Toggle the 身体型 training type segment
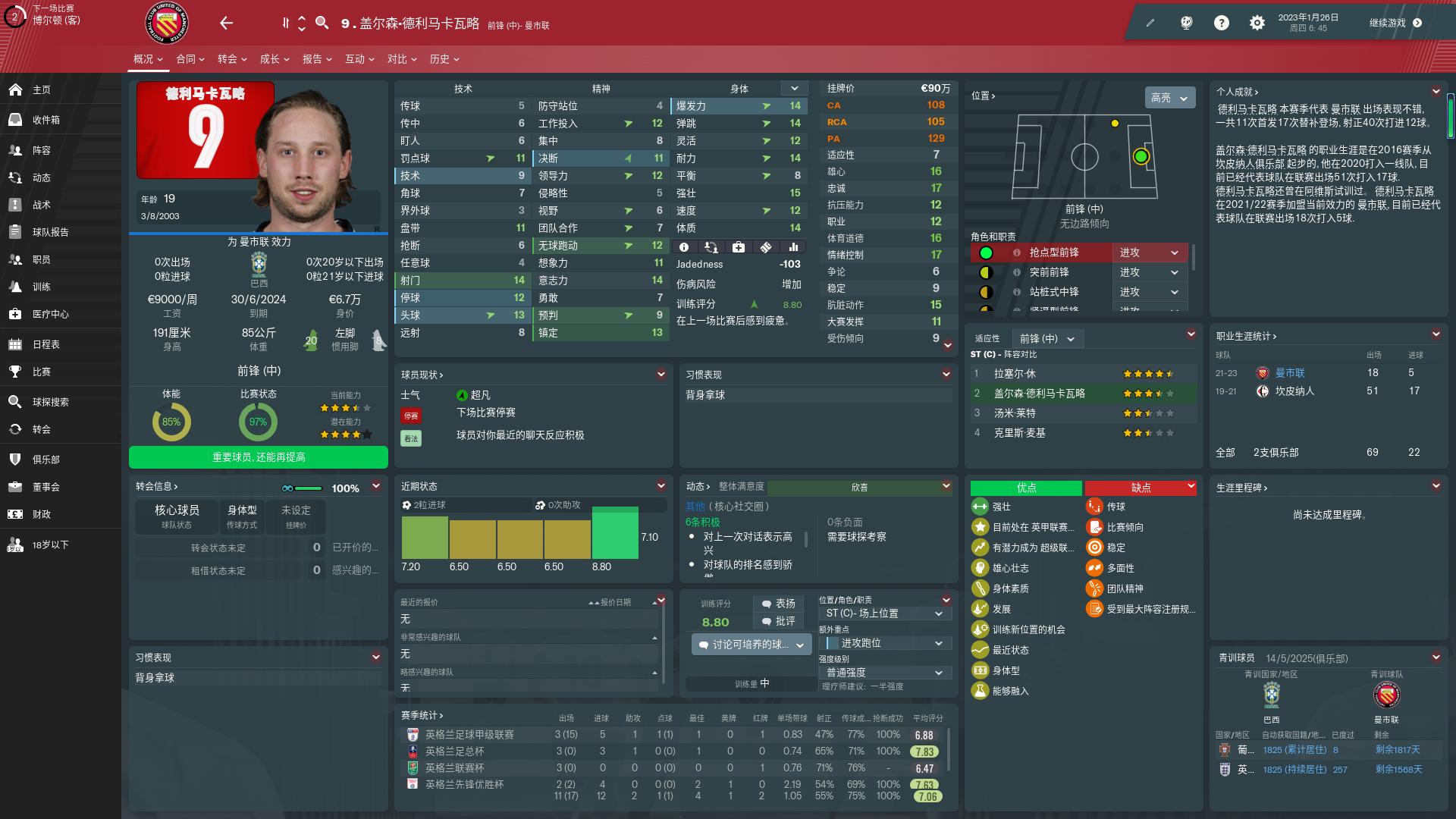 point(241,516)
